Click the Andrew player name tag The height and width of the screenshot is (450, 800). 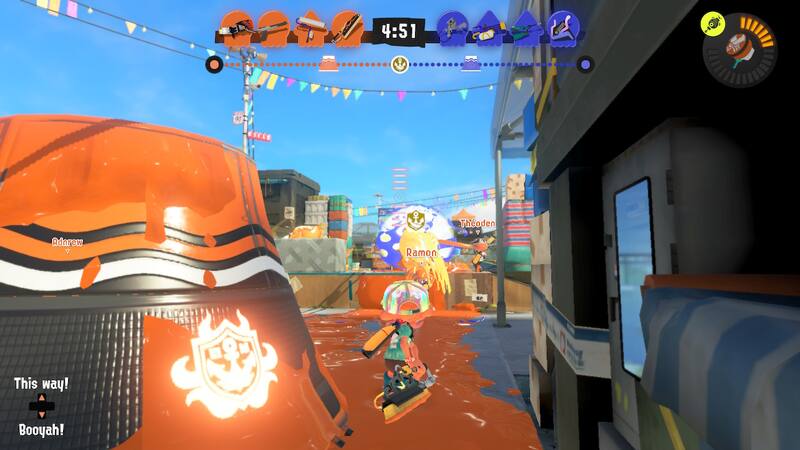click(67, 242)
